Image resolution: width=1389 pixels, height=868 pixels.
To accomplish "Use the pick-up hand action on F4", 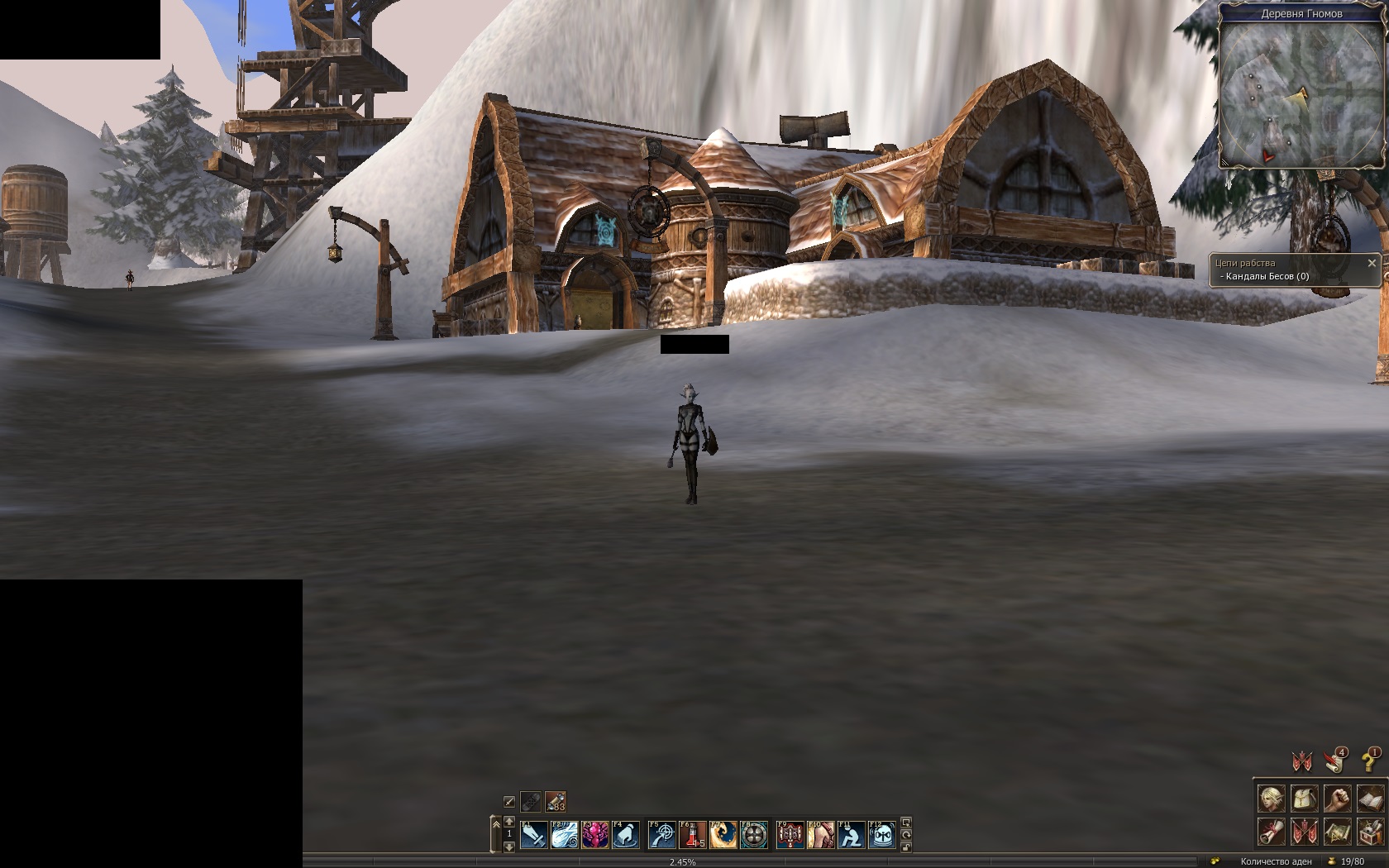I will (x=625, y=835).
